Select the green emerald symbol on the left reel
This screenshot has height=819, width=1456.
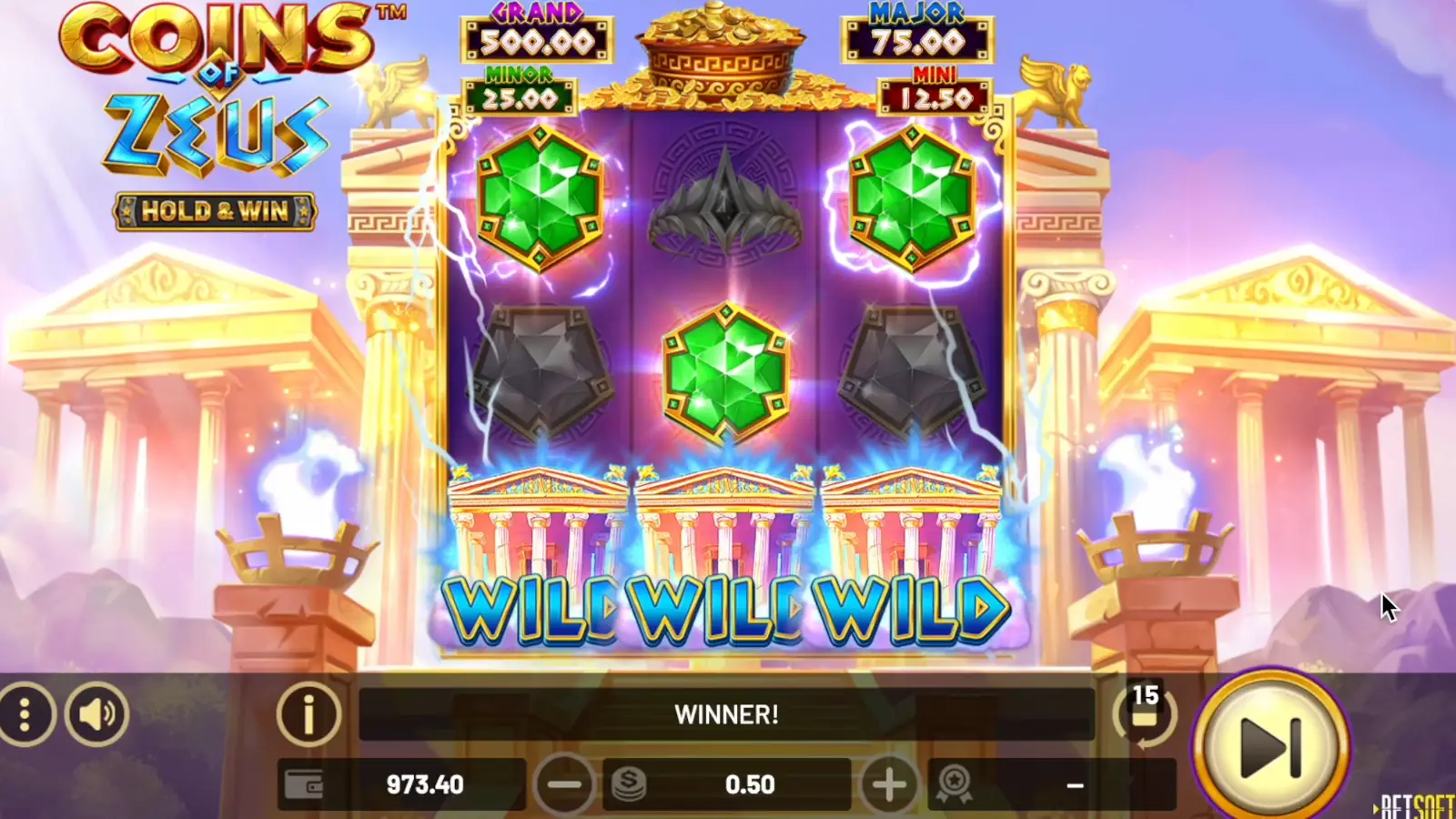tap(541, 196)
